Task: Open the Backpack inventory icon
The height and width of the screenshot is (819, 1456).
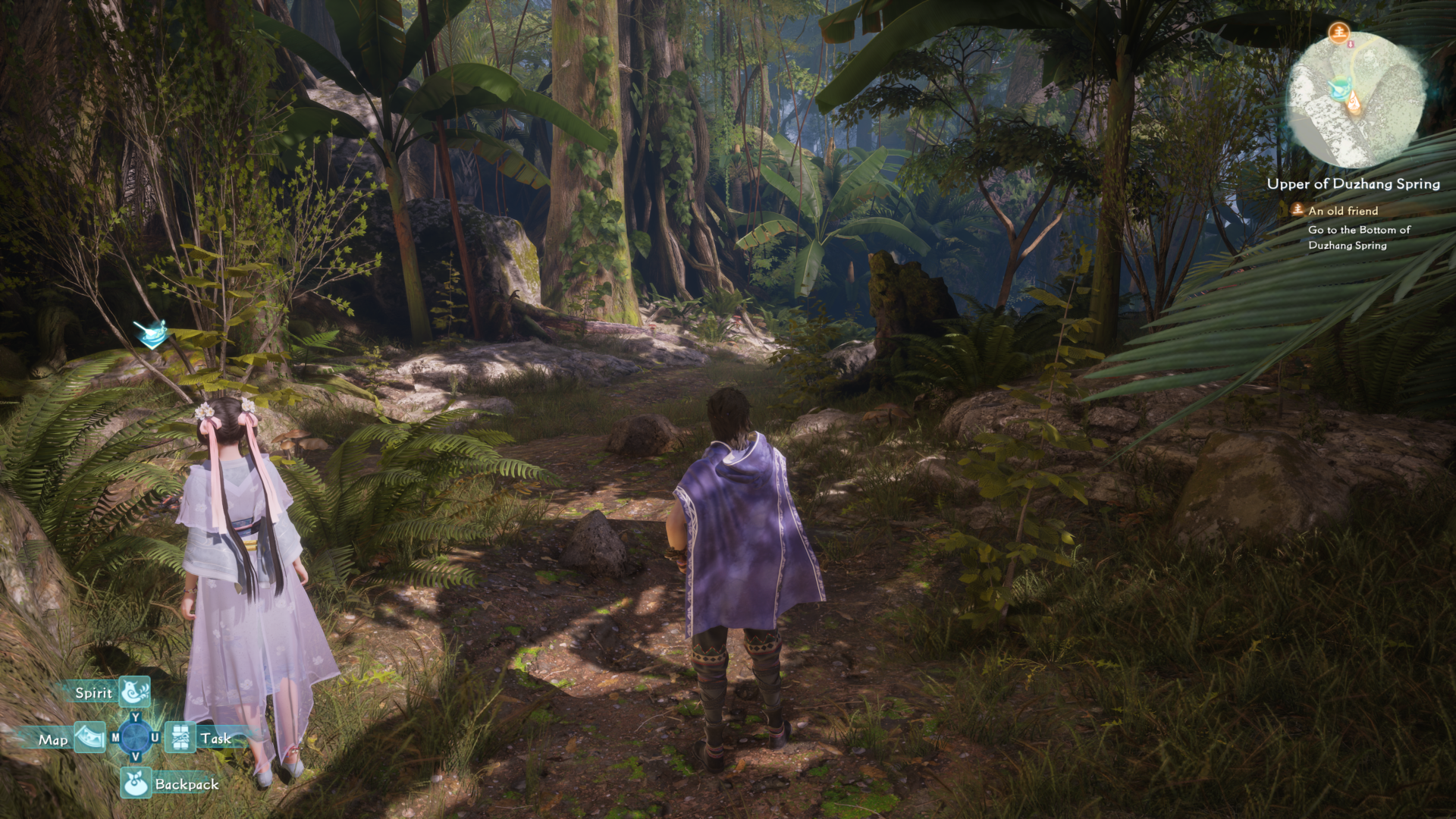Action: point(136,783)
